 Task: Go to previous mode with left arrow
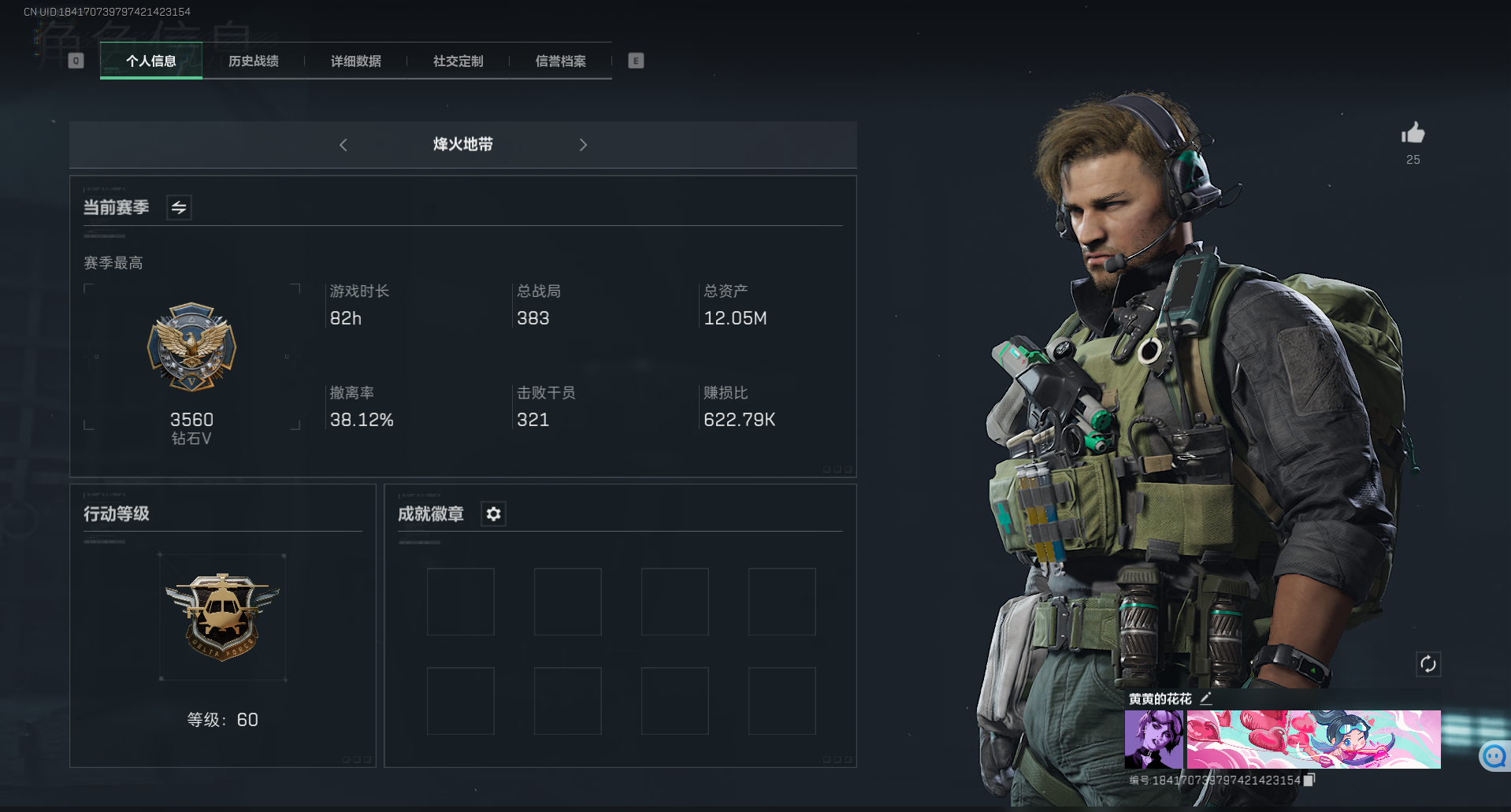343,145
